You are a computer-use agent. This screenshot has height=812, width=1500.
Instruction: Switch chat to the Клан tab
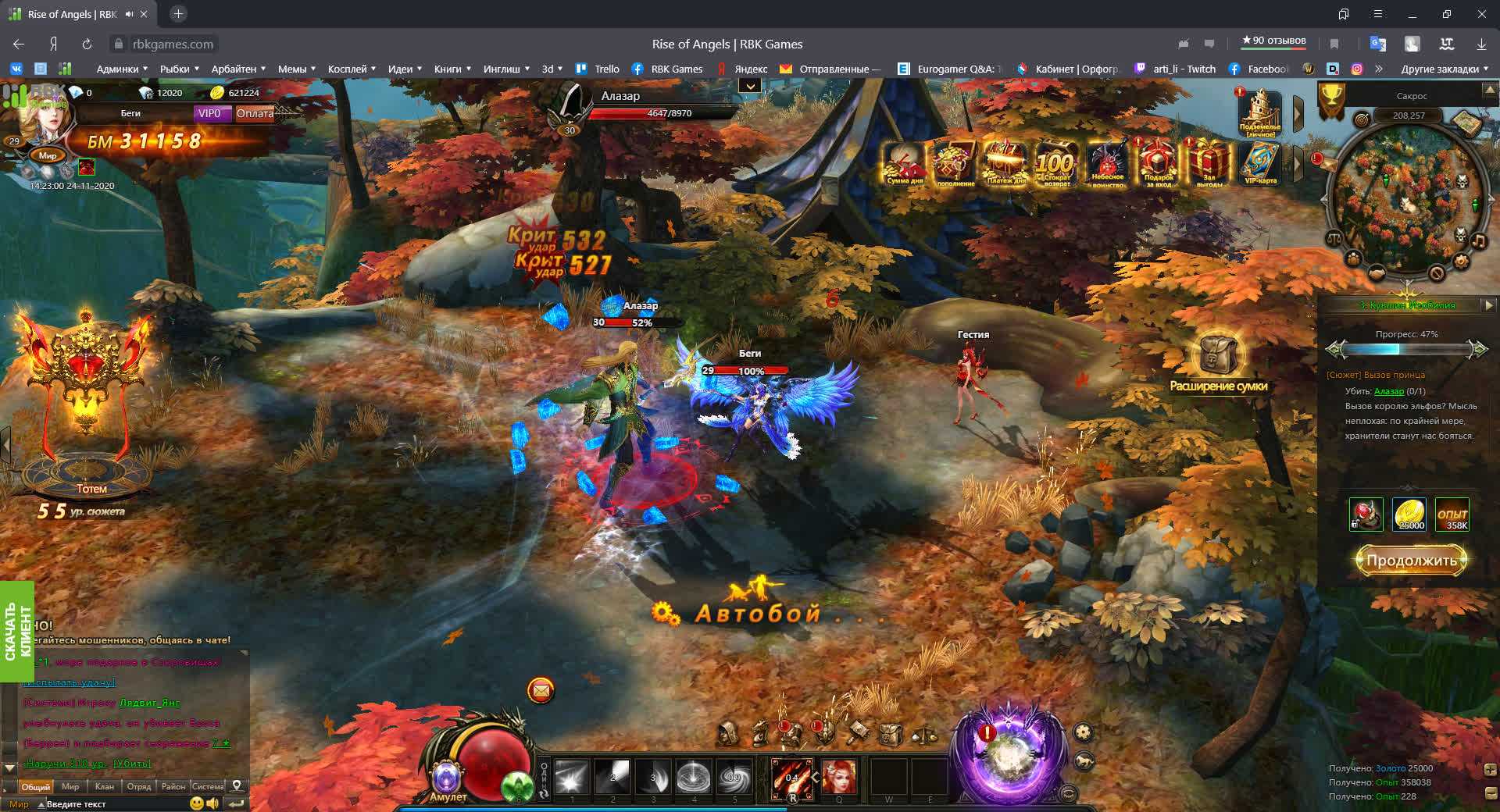tap(104, 786)
